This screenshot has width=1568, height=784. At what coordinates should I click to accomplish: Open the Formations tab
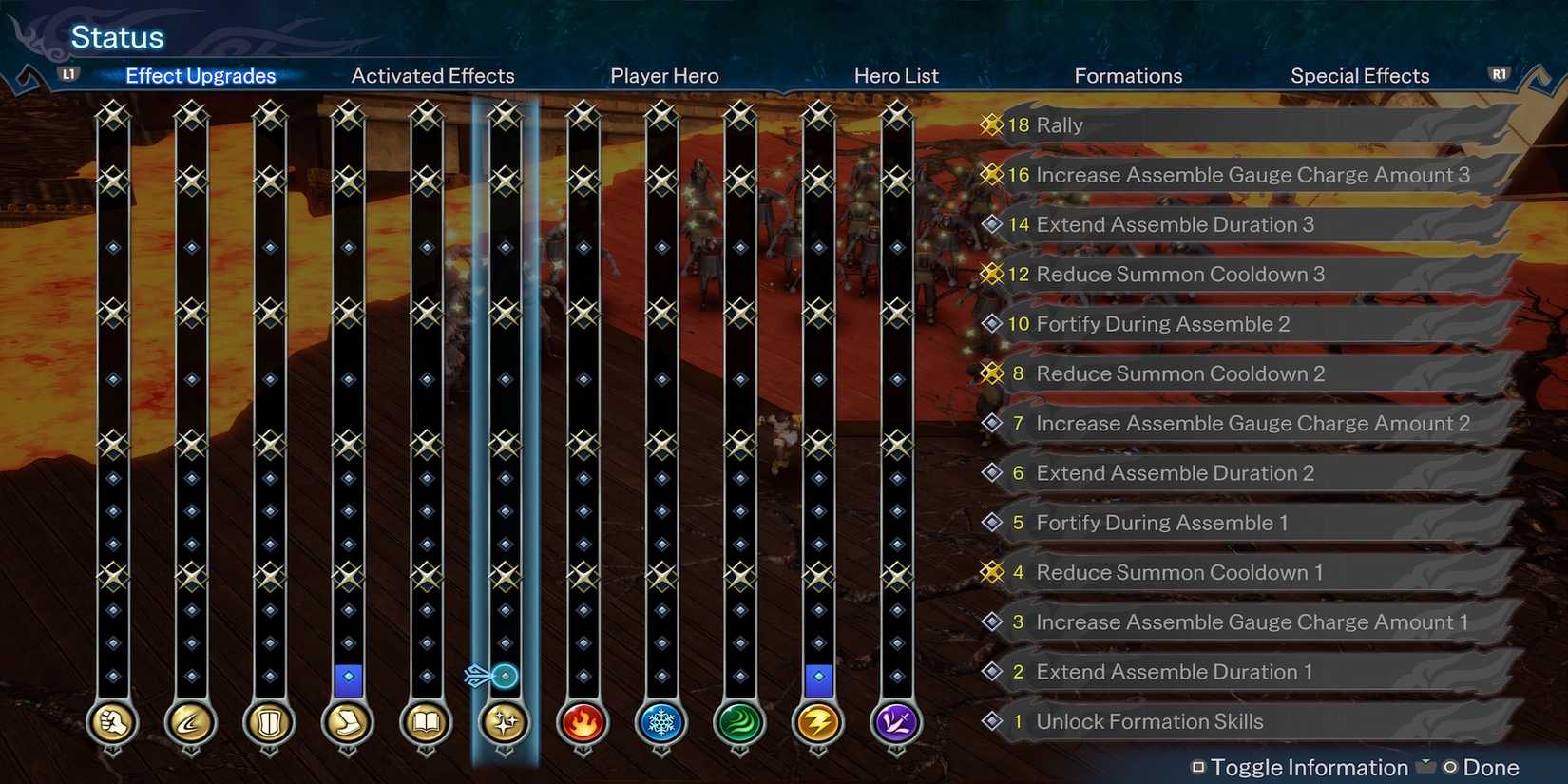coord(1128,75)
